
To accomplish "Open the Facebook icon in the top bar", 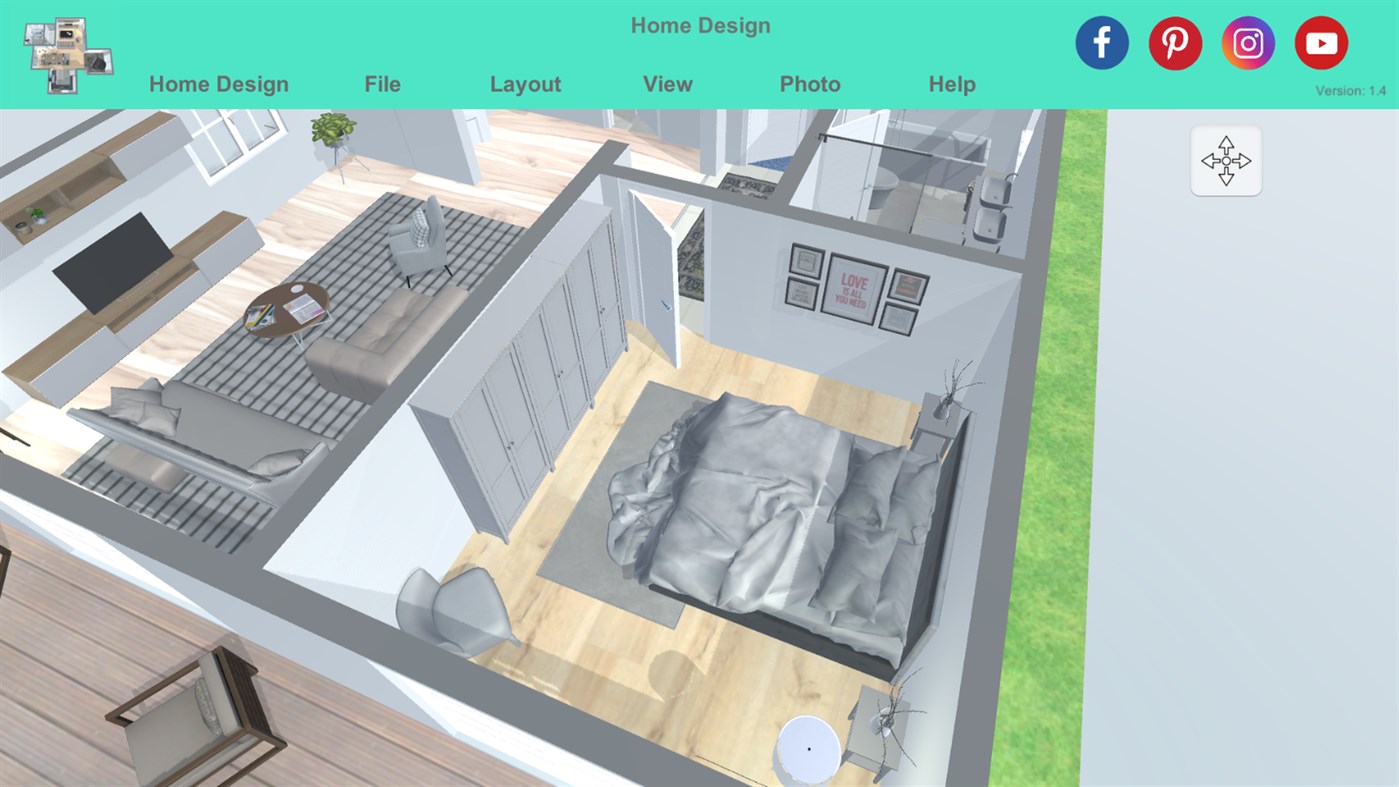I will coord(1101,42).
